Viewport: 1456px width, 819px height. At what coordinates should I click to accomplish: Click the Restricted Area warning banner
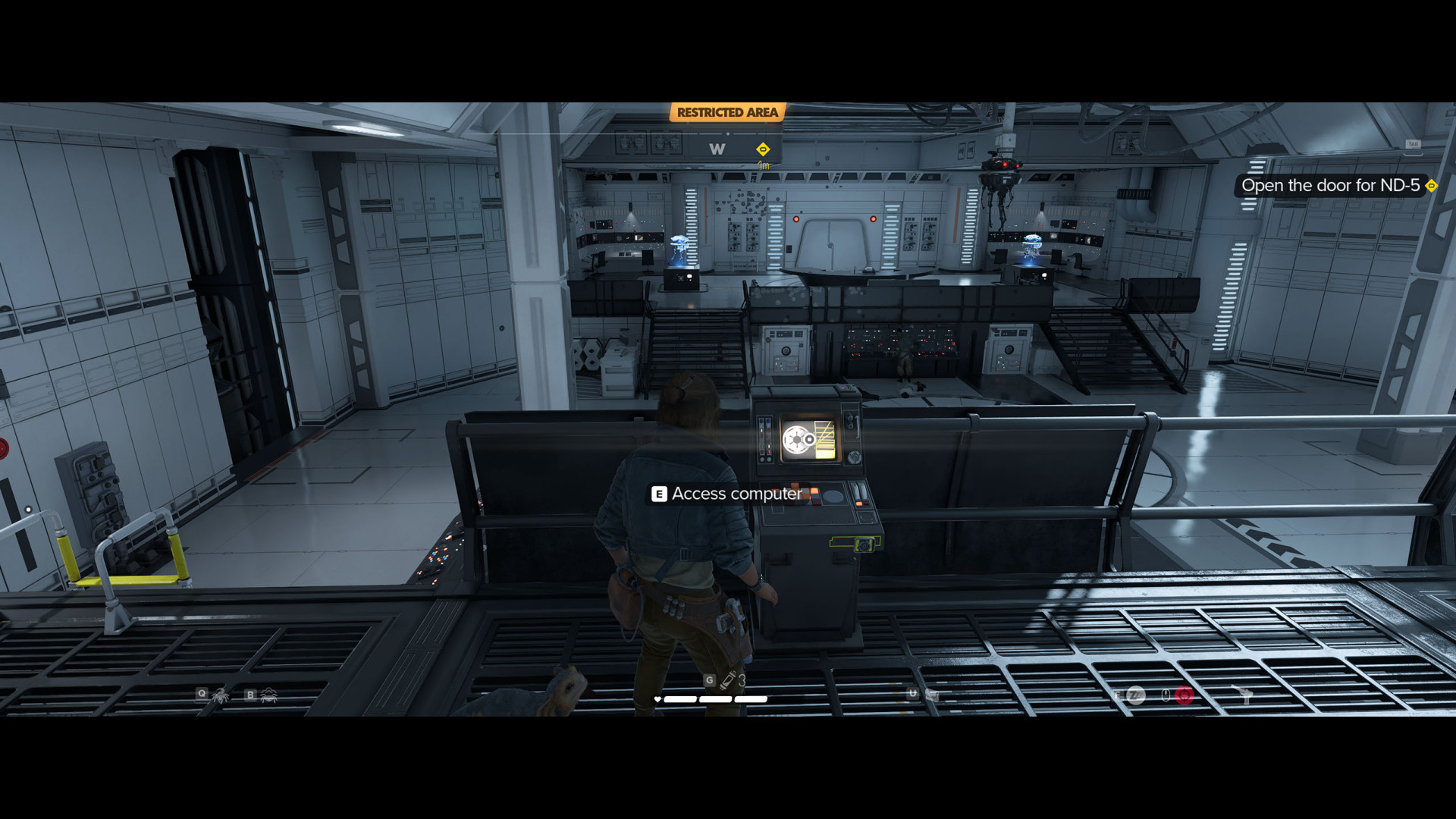point(727,113)
